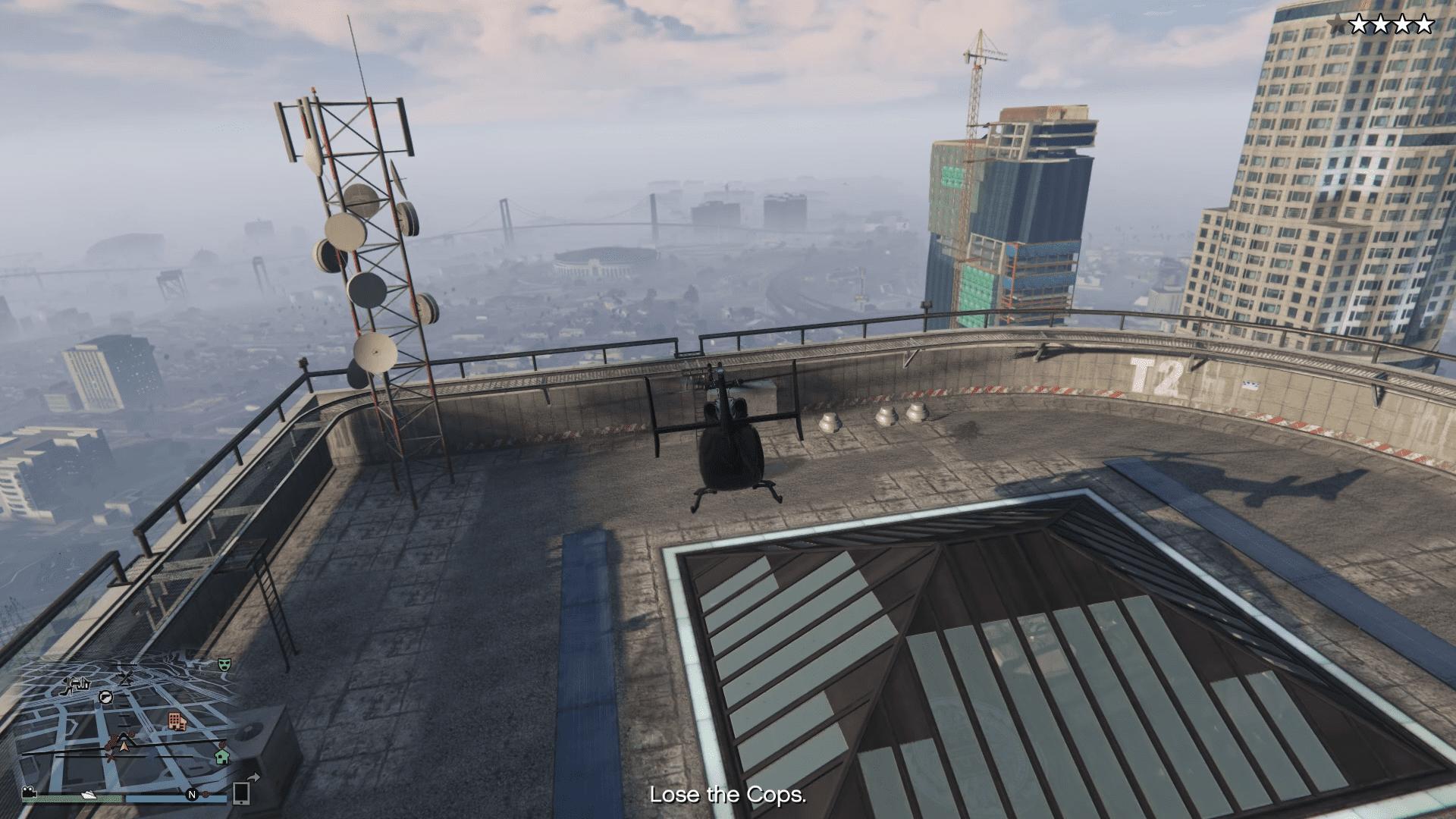Select the green mask blip on minimap
The height and width of the screenshot is (819, 1456).
point(224,664)
